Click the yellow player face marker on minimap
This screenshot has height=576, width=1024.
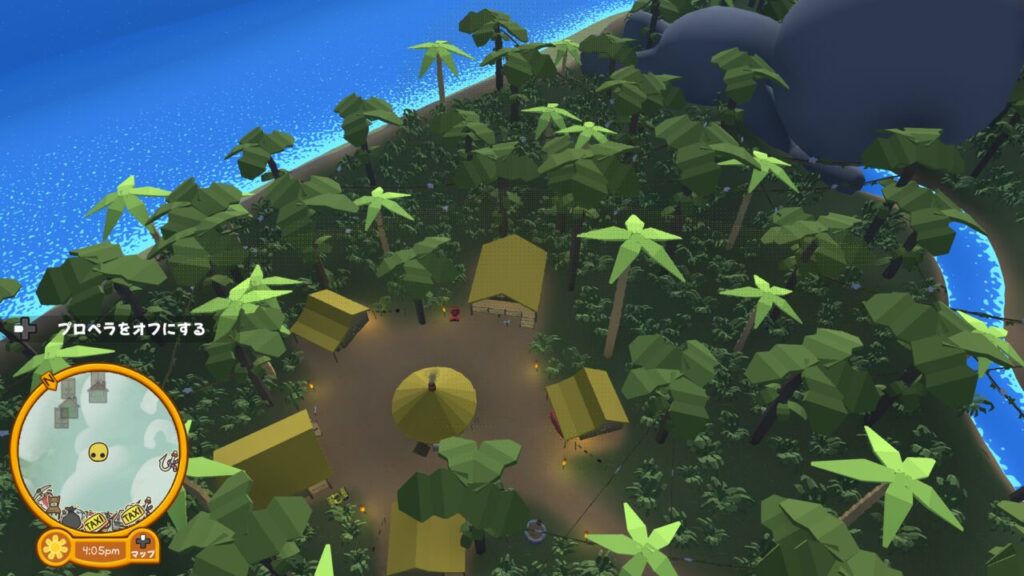pos(99,453)
